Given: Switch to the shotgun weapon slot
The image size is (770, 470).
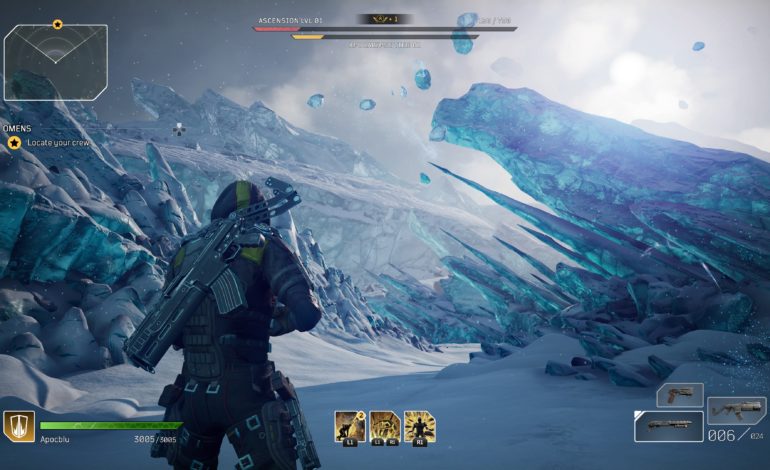Looking at the screenshot, I should 668,426.
